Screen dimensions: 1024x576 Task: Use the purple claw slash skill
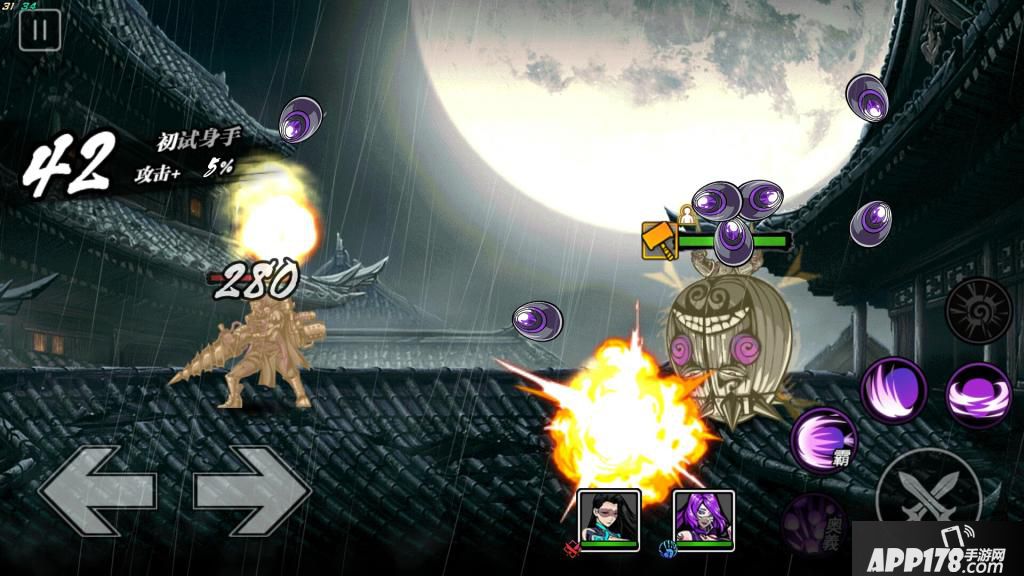click(x=893, y=390)
